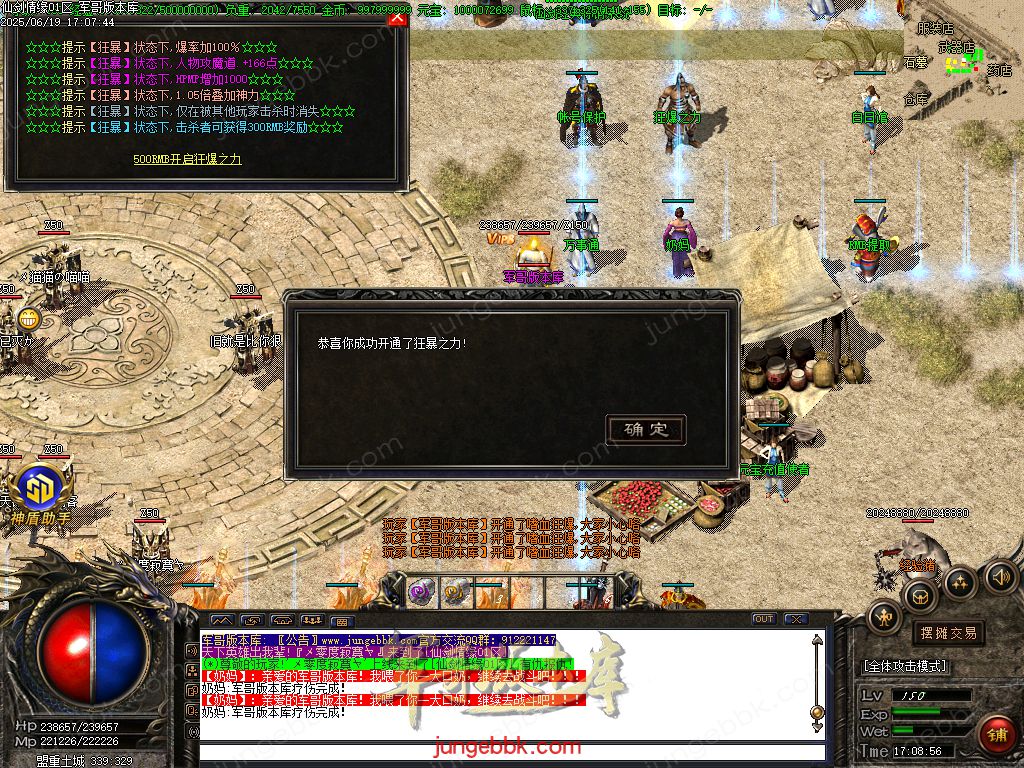Viewport: 1024px width, 768px height.
Task: Toggle the 全体攻击模式 attack mode label
Action: pyautogui.click(x=905, y=666)
